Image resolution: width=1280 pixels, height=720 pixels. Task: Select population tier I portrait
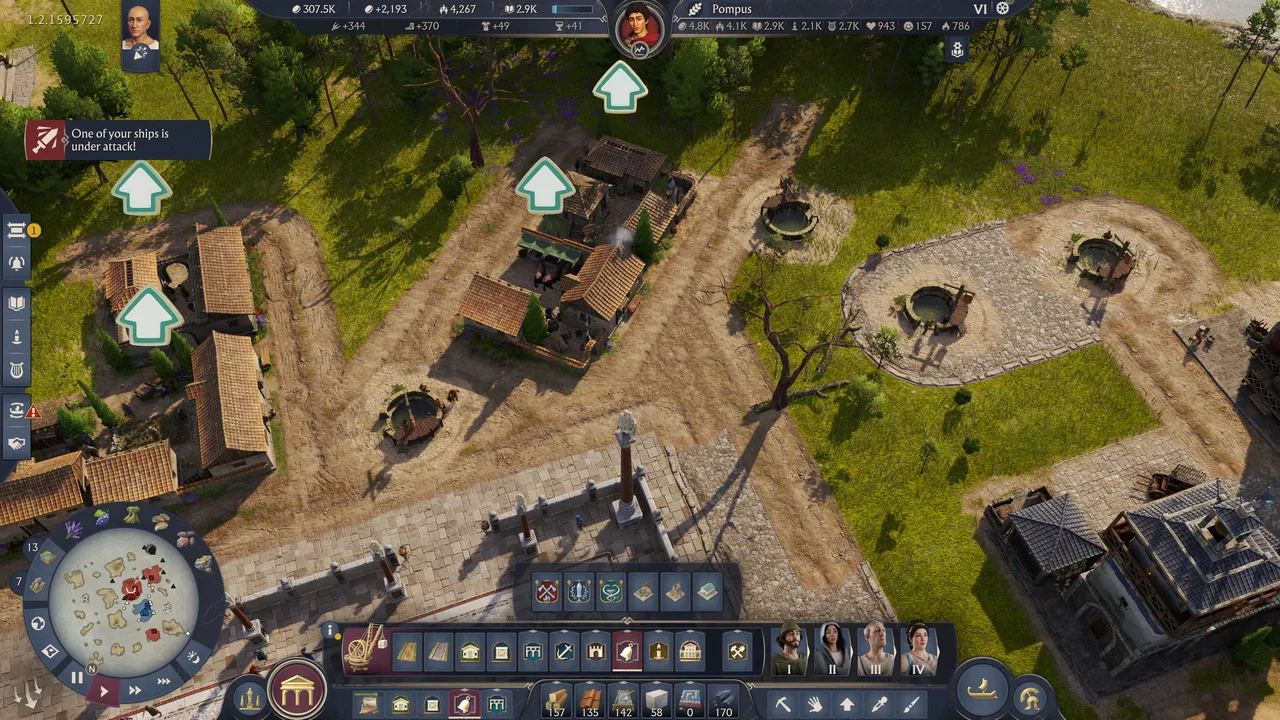(x=789, y=650)
